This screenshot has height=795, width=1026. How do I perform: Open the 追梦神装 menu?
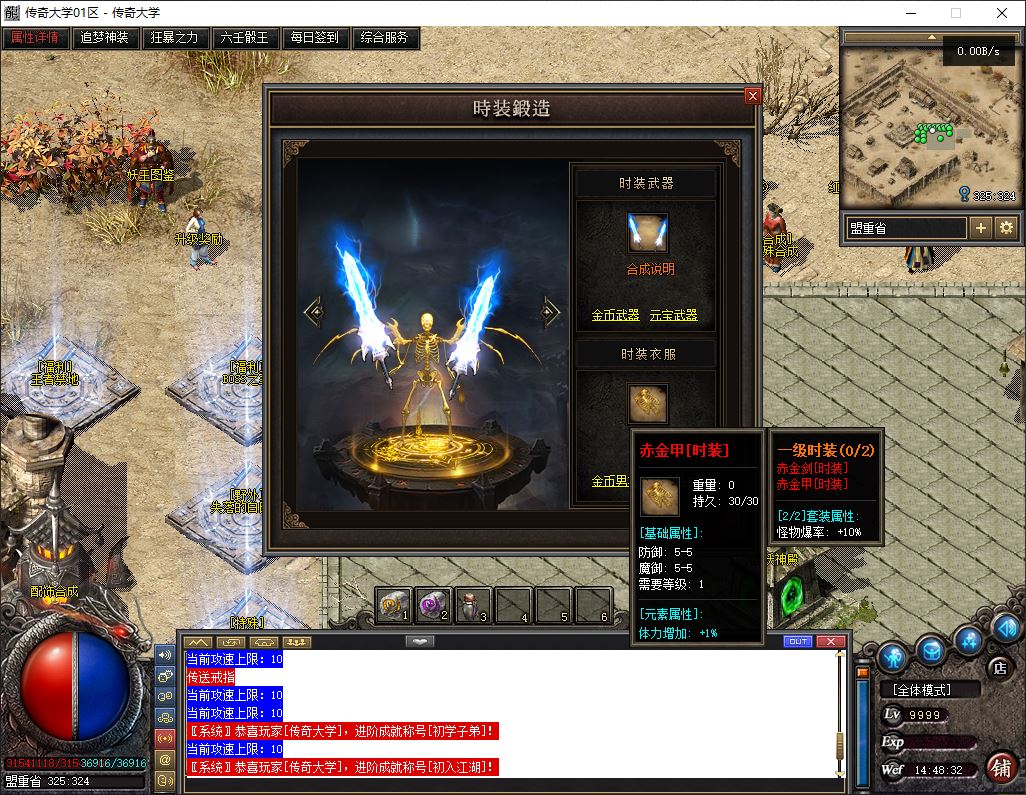pos(105,38)
